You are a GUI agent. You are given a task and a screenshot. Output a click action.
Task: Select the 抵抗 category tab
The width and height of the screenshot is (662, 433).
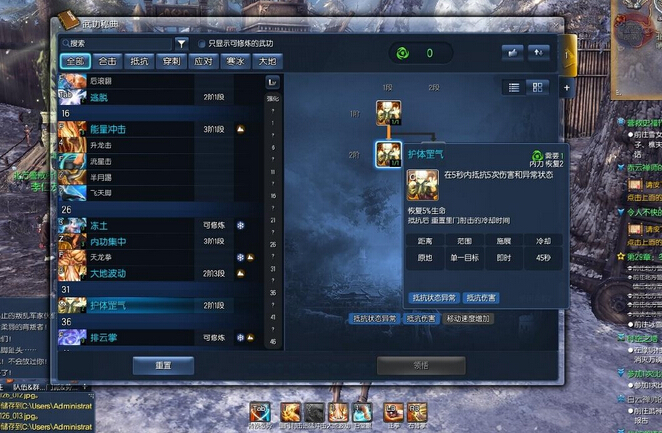tap(140, 62)
